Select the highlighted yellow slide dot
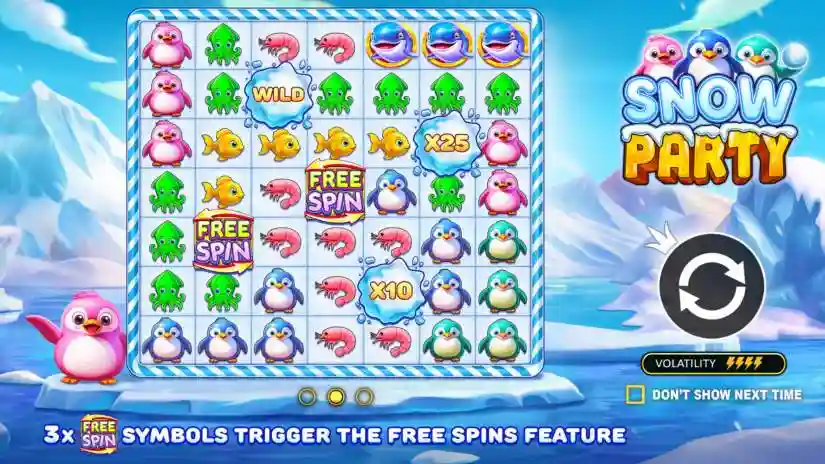 [336, 397]
